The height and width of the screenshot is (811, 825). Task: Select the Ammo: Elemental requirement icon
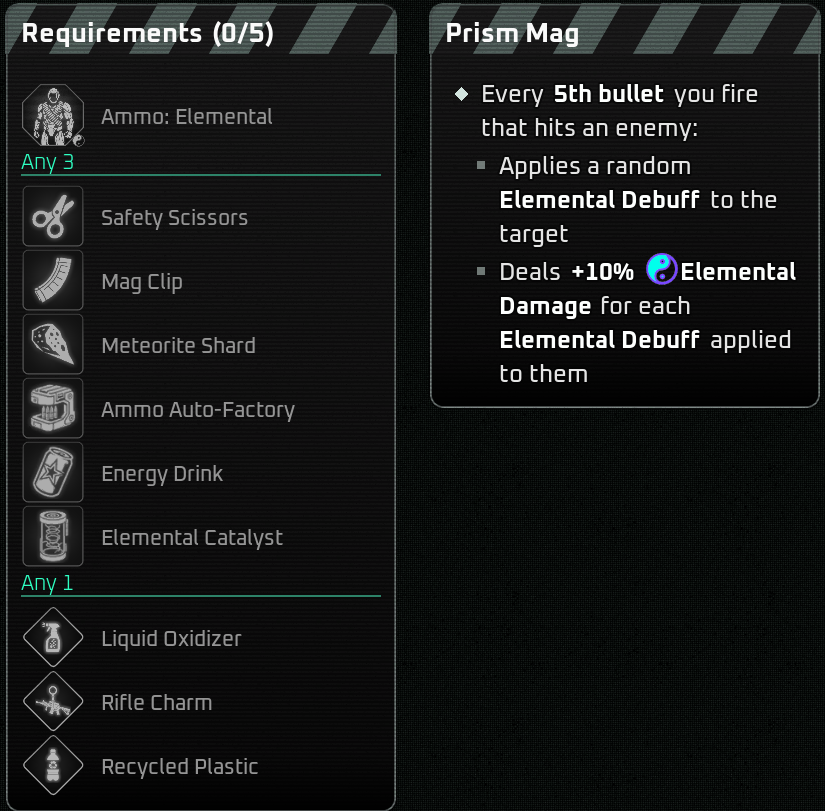click(53, 116)
